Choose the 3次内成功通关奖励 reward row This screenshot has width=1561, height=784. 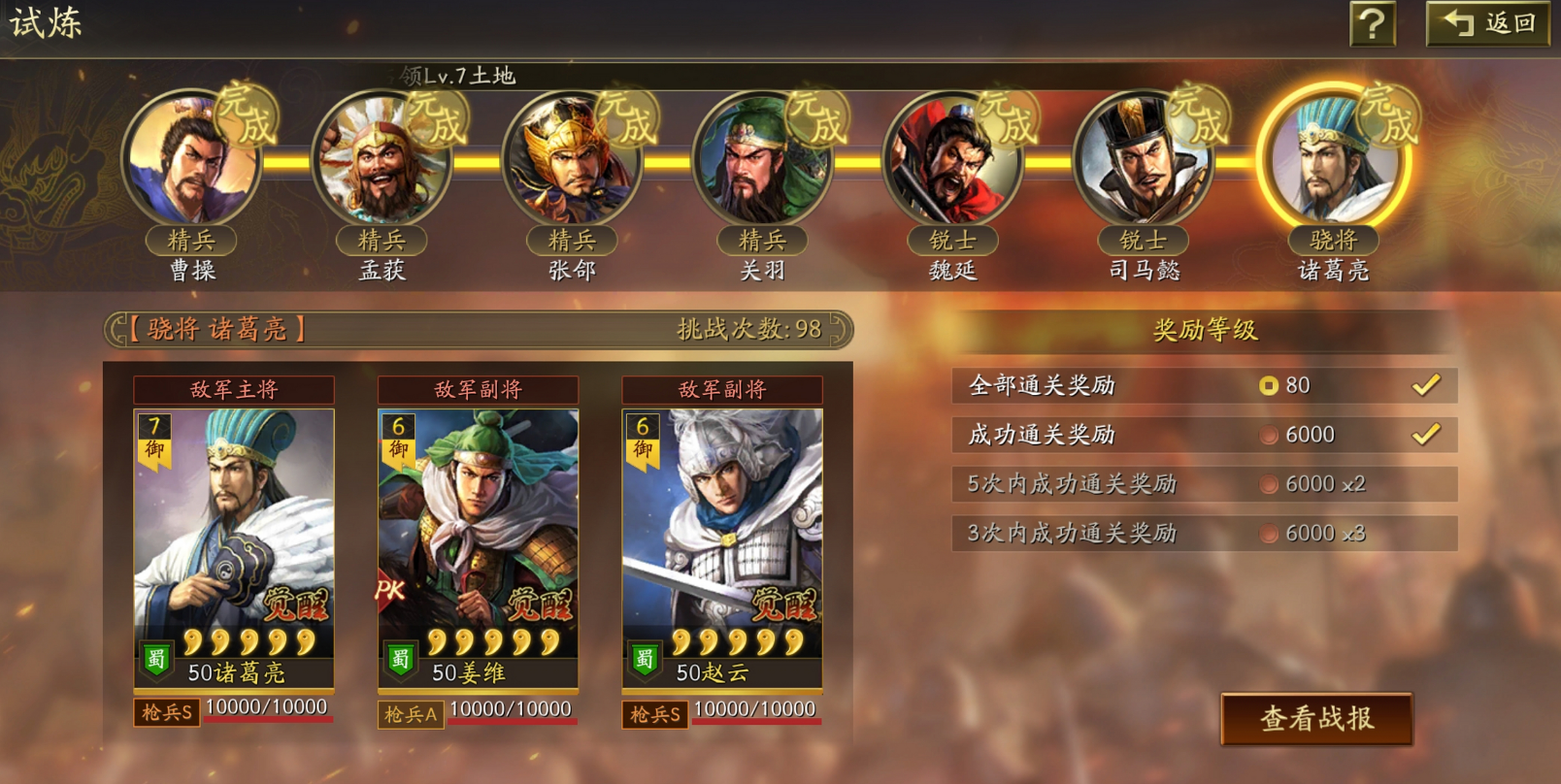coord(1204,533)
